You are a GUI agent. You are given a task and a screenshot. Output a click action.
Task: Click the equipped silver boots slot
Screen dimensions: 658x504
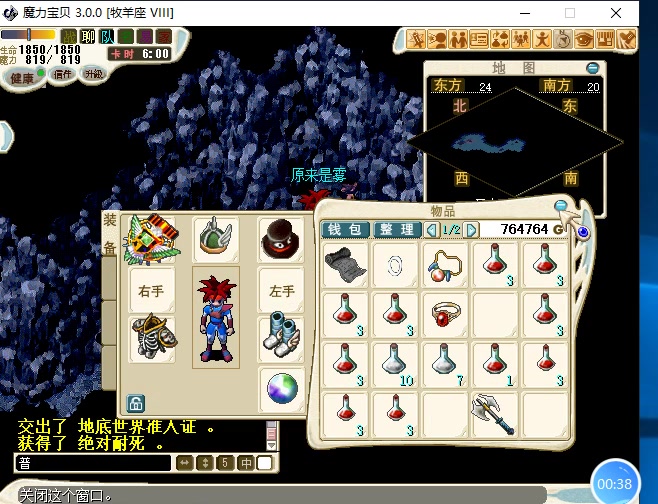280,338
